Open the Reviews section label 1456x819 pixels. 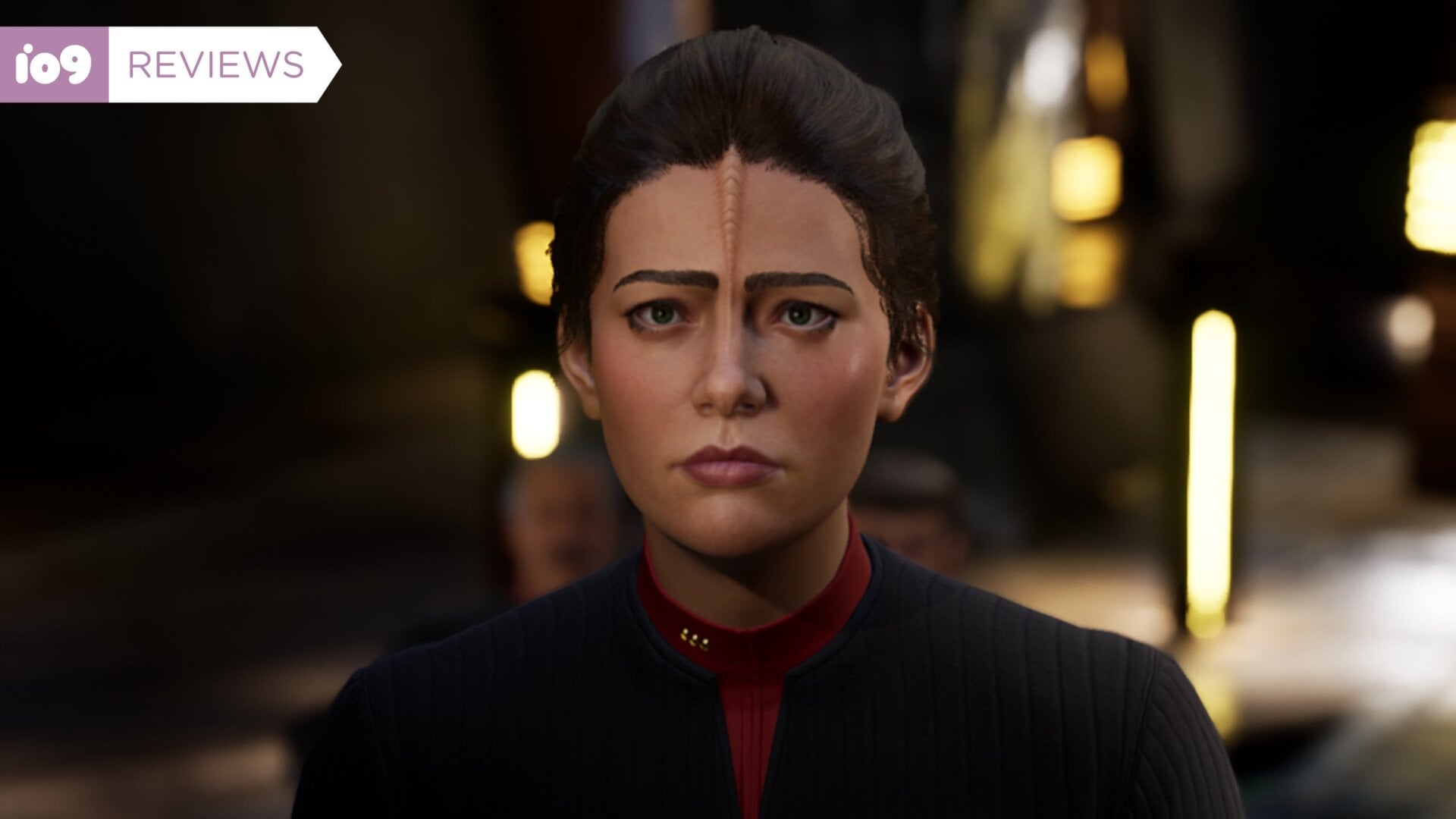coord(217,65)
